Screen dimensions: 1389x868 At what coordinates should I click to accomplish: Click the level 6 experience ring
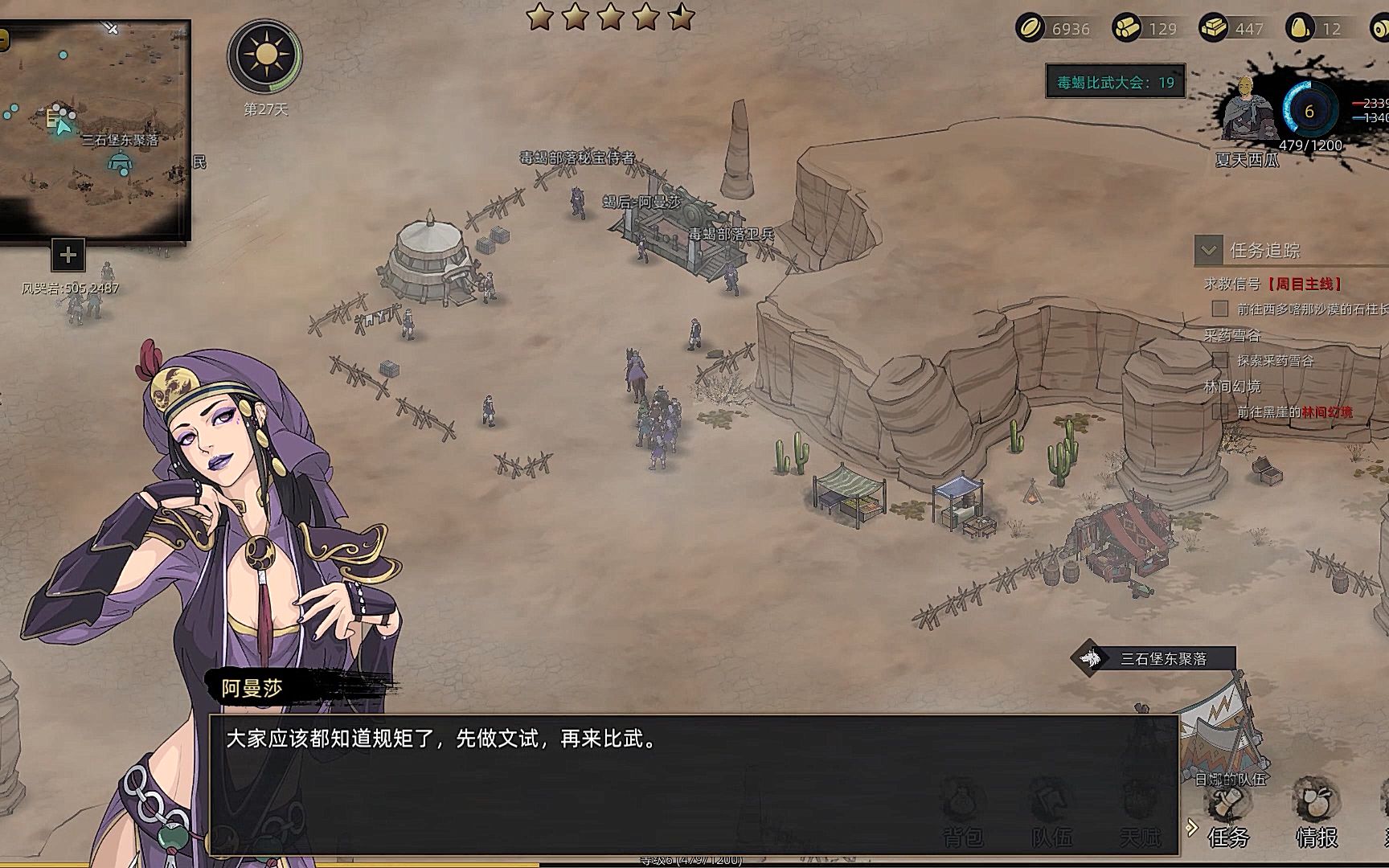[x=1309, y=111]
